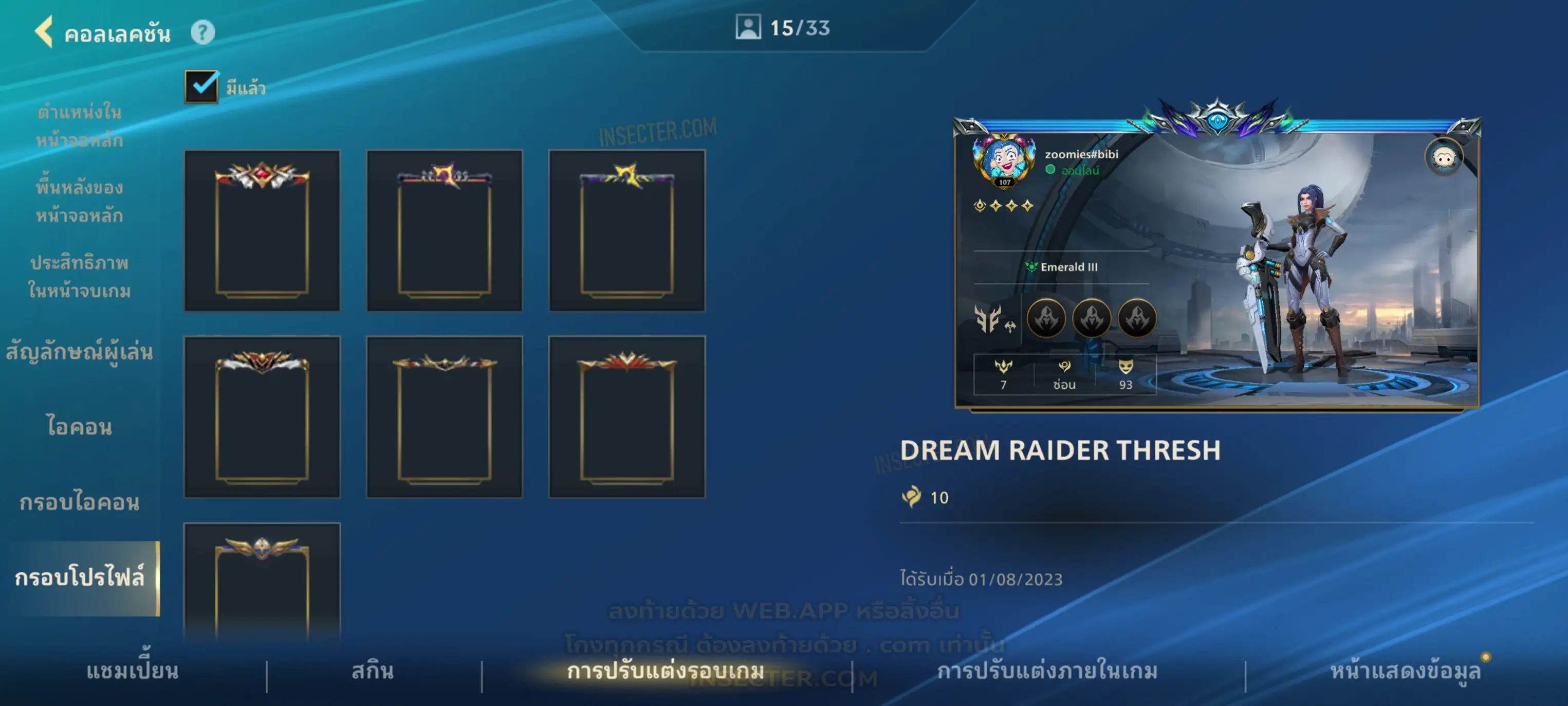Toggle the มีแล้ว owned filter checkbox
The image size is (1568, 706).
[x=201, y=86]
